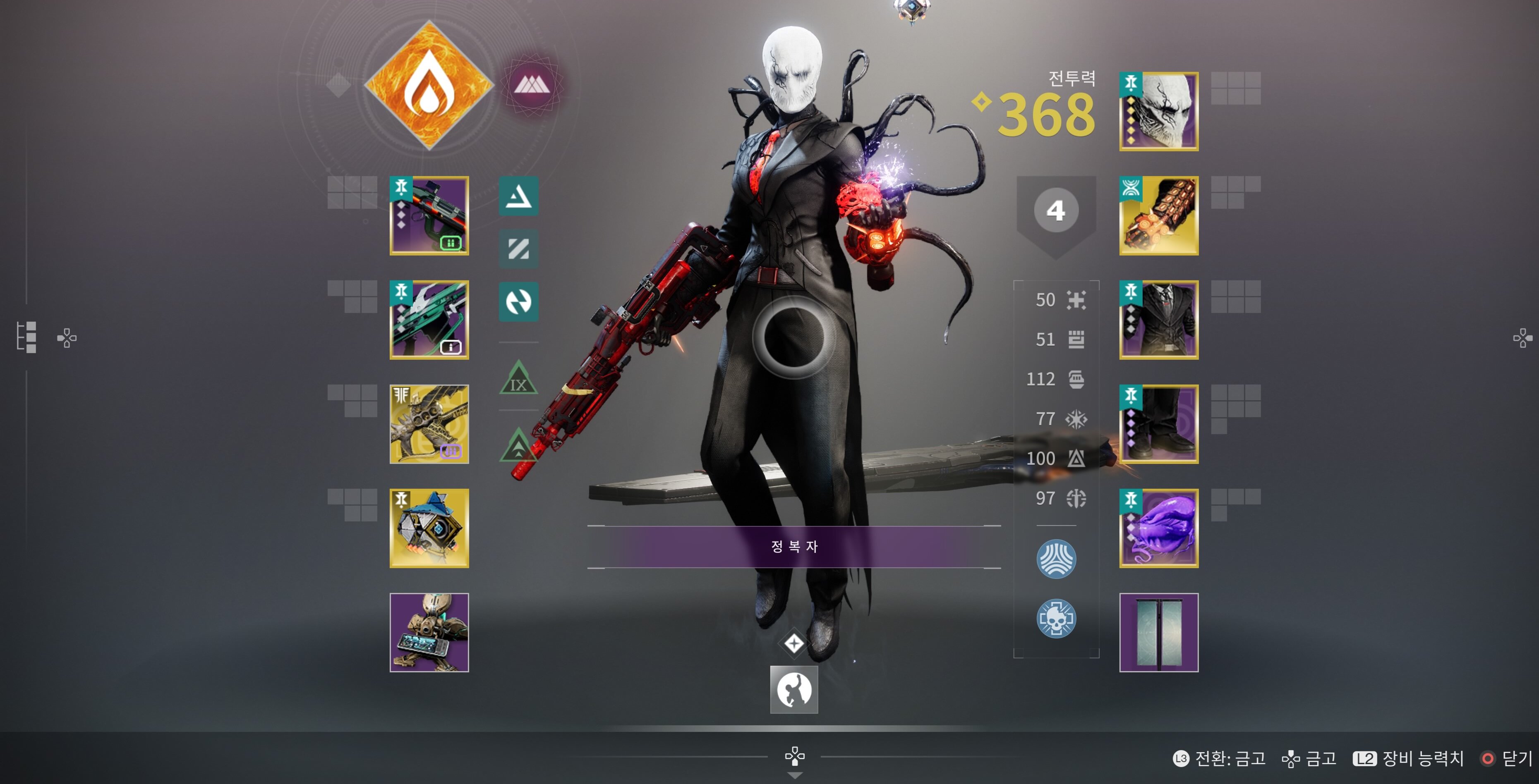This screenshot has height=784, width=1539.
Task: Select the green energy weapon slot
Action: click(x=429, y=320)
